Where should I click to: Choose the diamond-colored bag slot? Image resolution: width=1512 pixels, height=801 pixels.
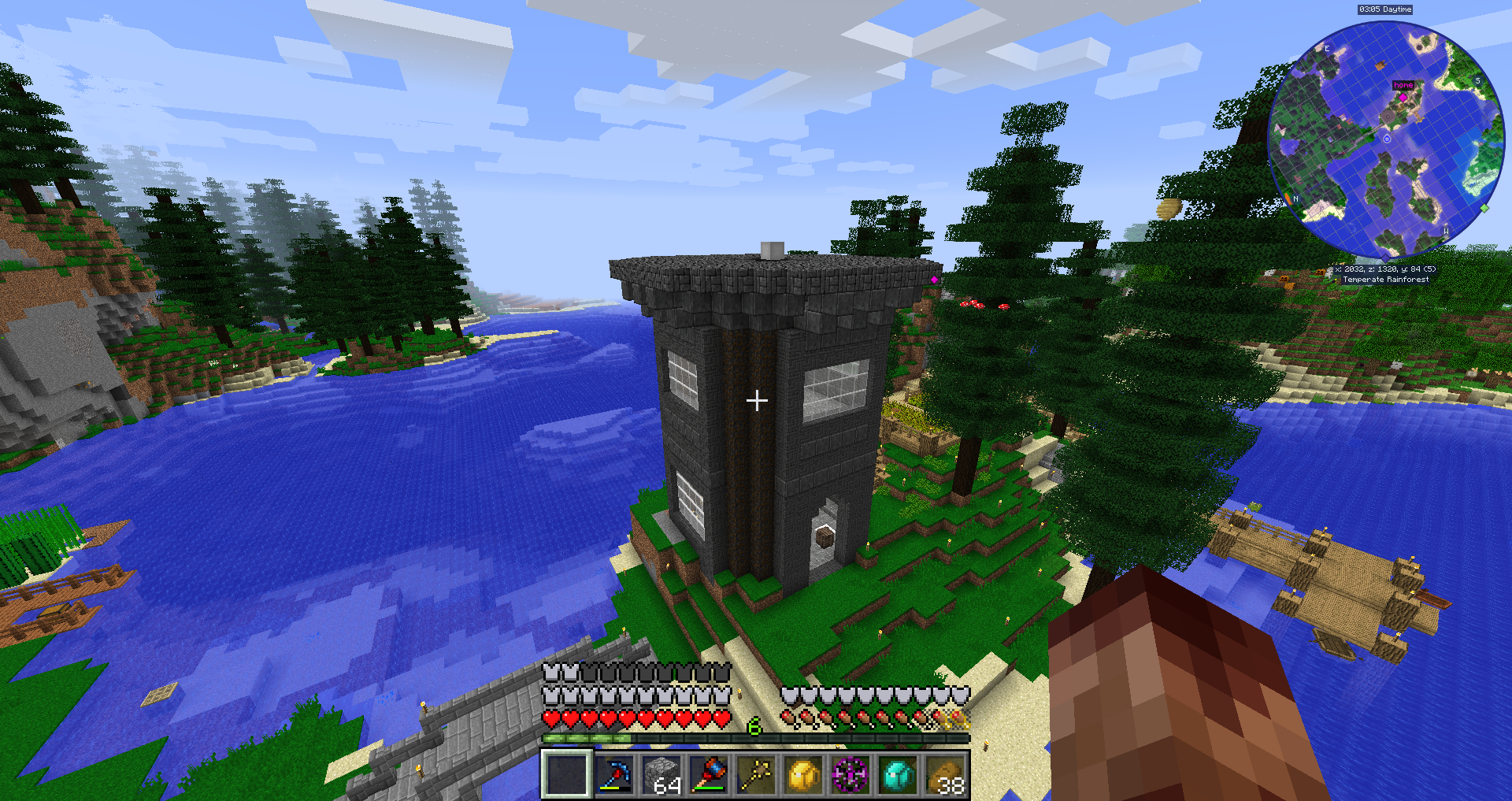click(898, 774)
